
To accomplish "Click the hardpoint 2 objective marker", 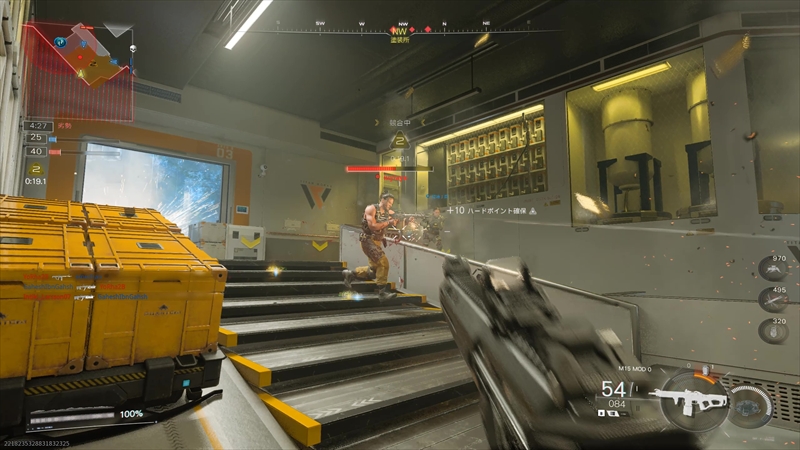I will pyautogui.click(x=401, y=141).
